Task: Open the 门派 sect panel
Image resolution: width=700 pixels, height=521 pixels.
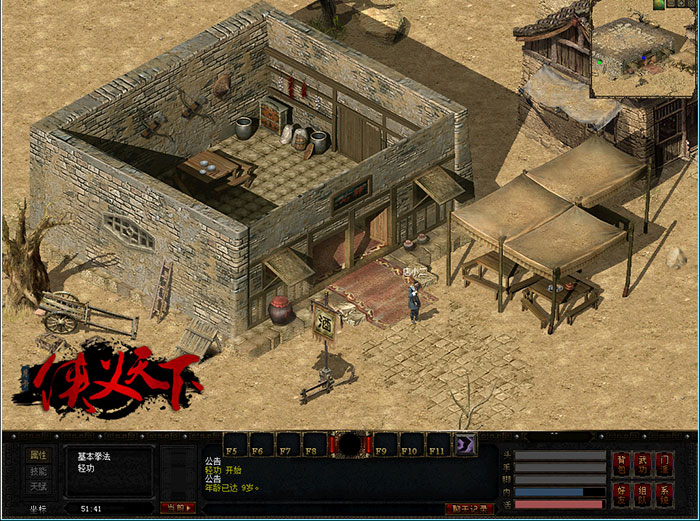Action: coord(664,463)
